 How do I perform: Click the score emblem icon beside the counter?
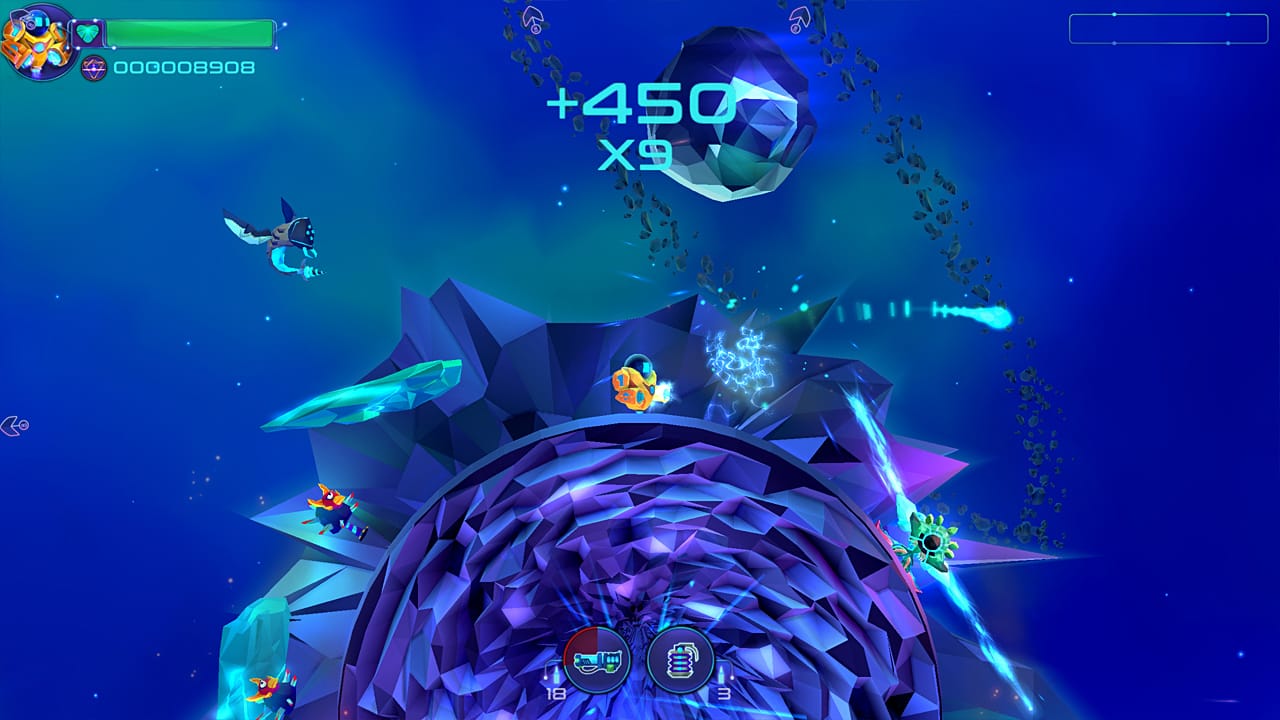click(94, 68)
